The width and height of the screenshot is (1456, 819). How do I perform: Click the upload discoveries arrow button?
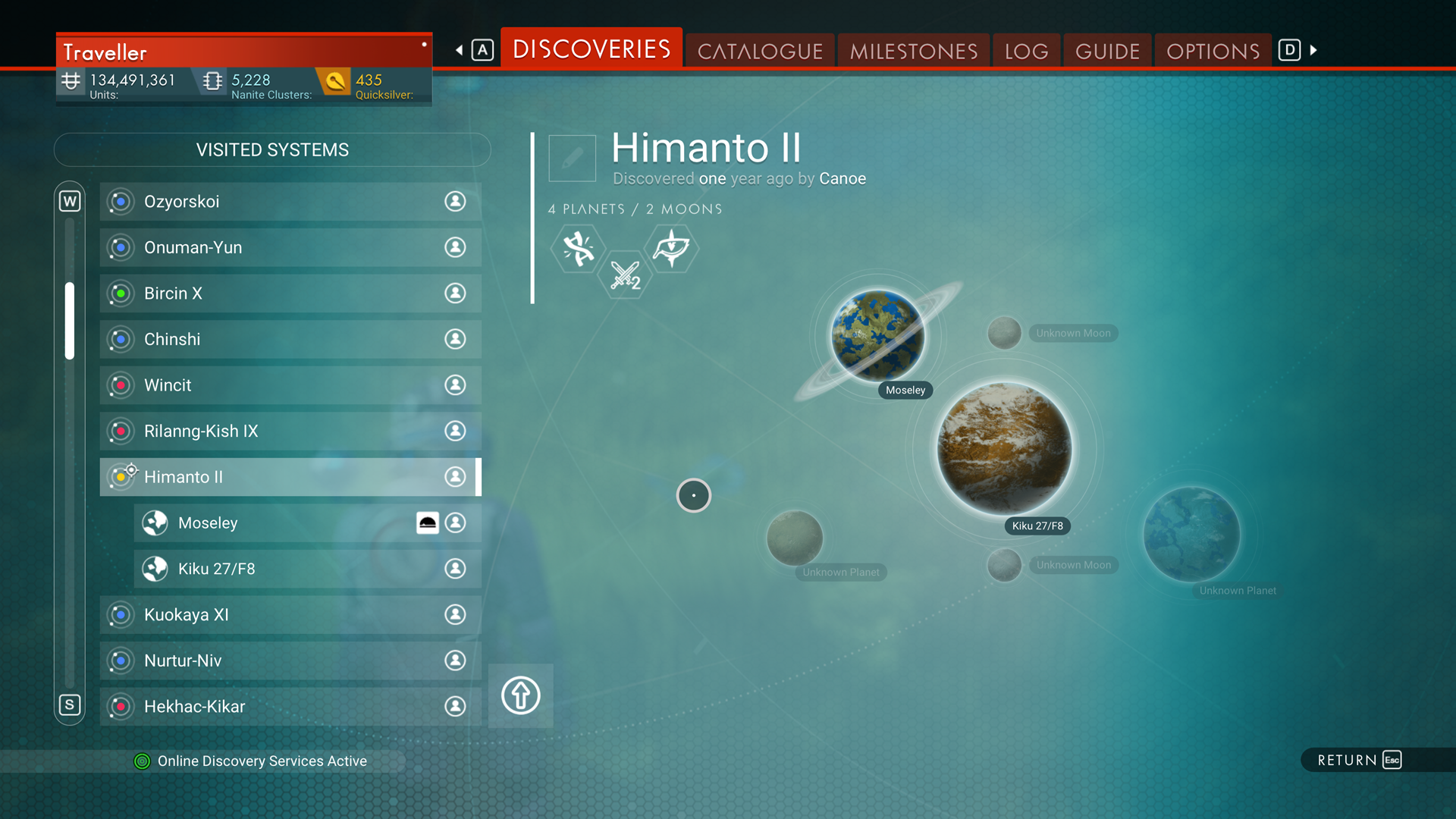point(520,695)
